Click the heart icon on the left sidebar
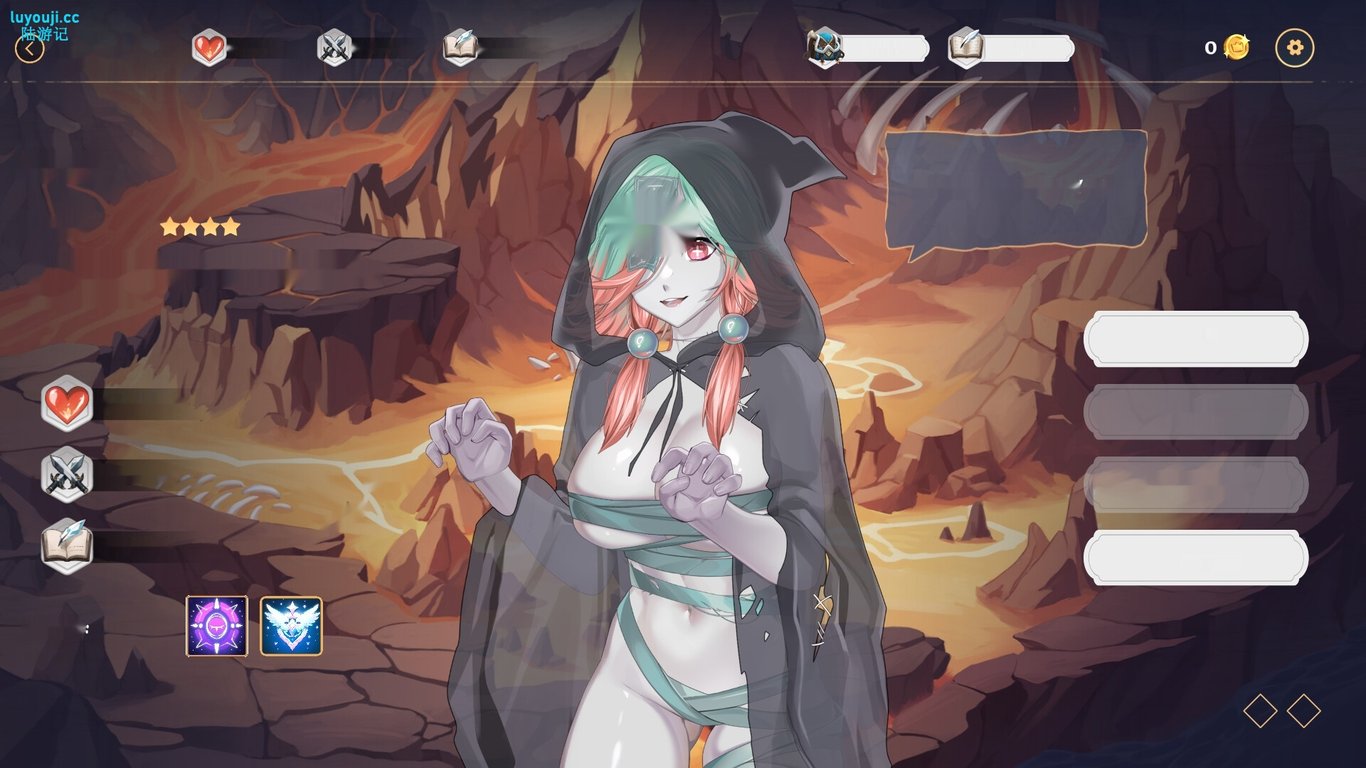 [66, 402]
